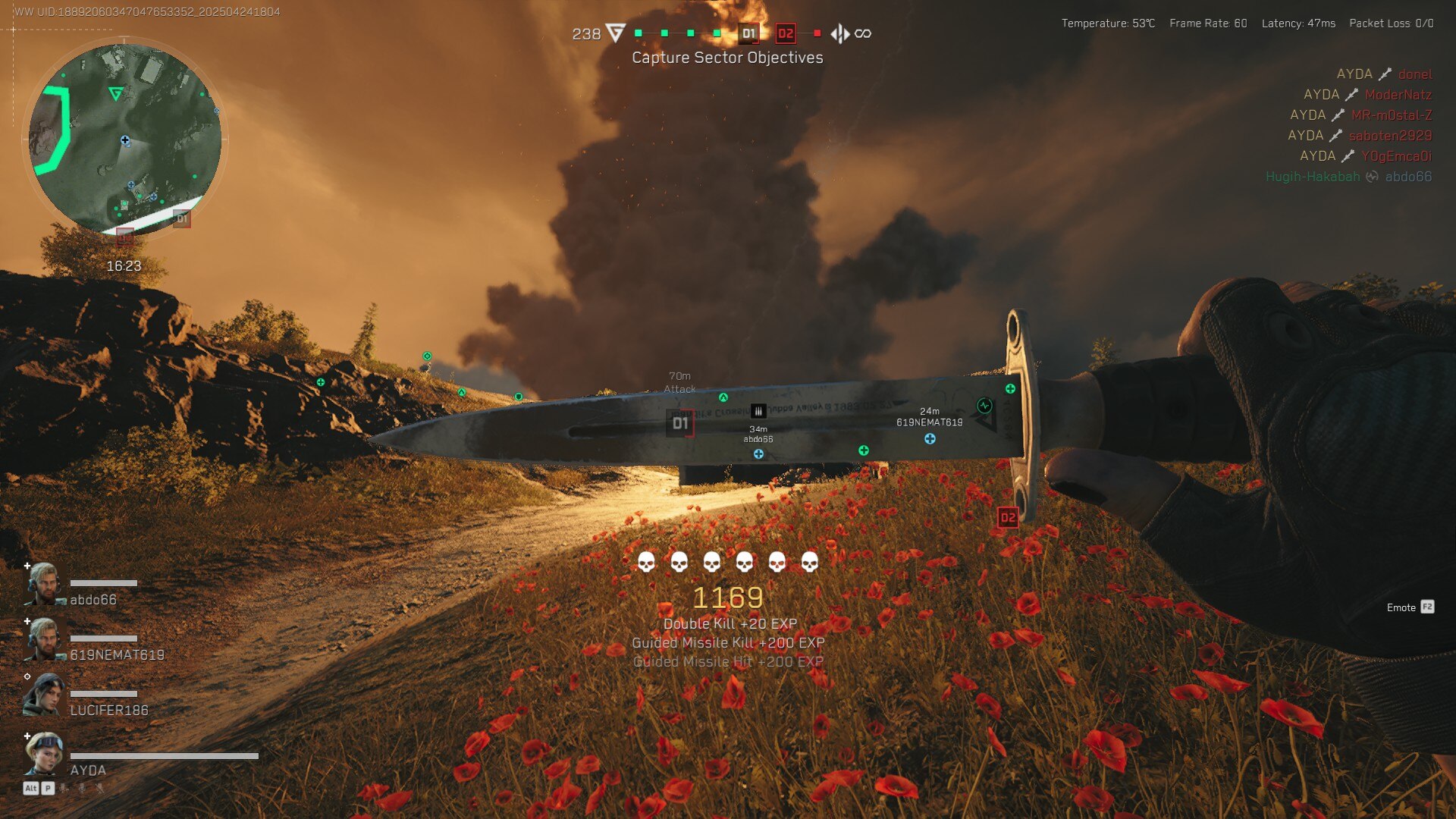
Task: Click squad member abdo66's portrait
Action: click(44, 584)
